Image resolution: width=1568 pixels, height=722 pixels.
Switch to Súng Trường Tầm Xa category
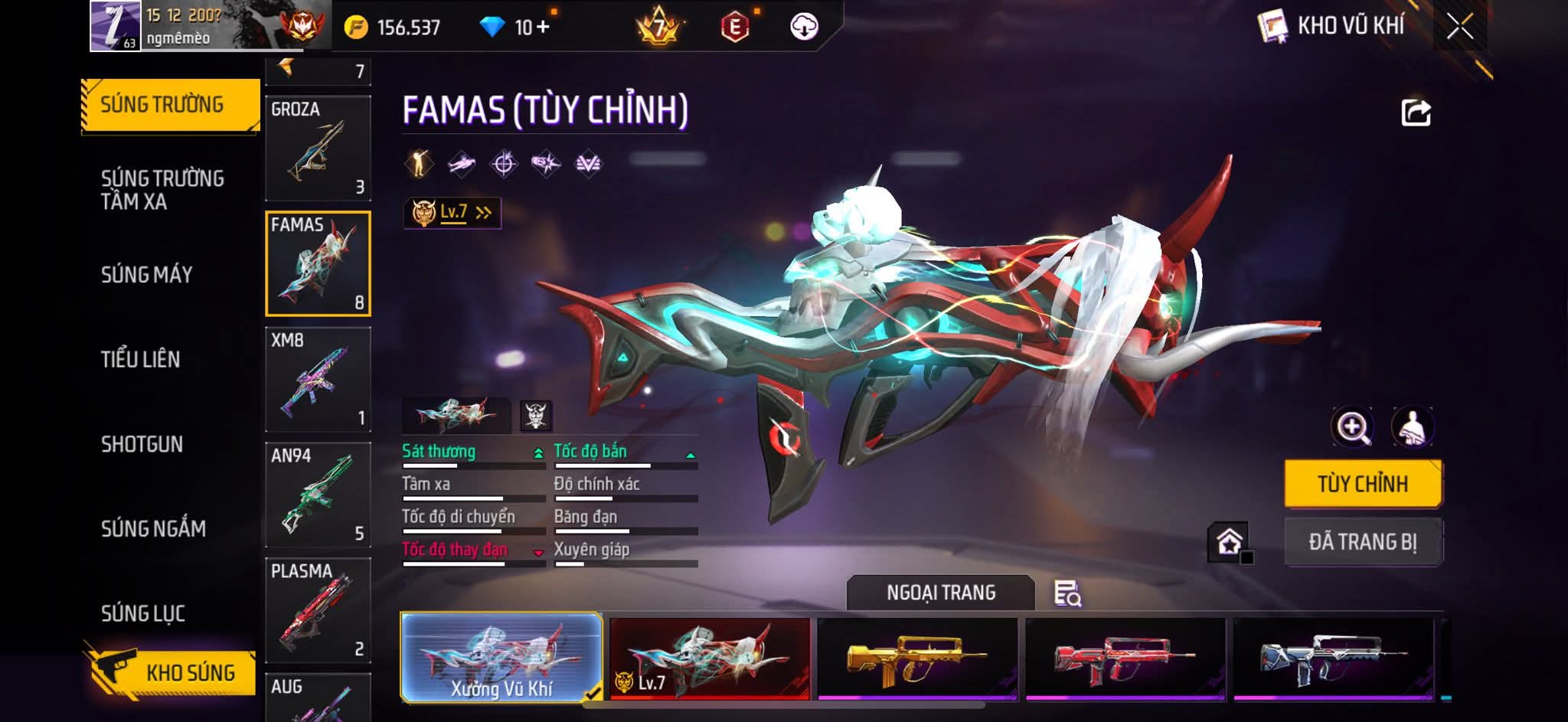162,190
